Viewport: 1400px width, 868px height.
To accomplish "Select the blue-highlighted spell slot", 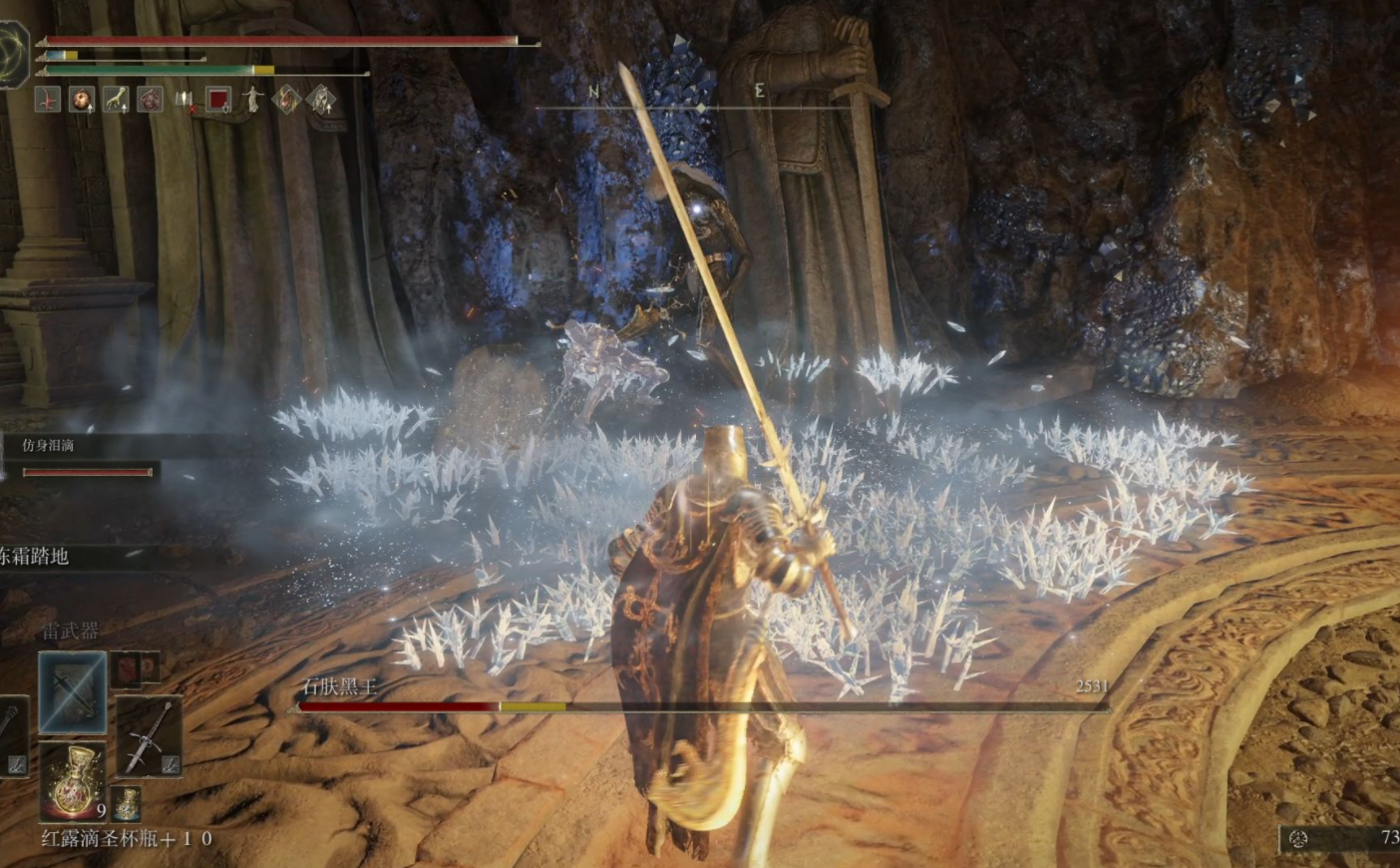I will (73, 689).
